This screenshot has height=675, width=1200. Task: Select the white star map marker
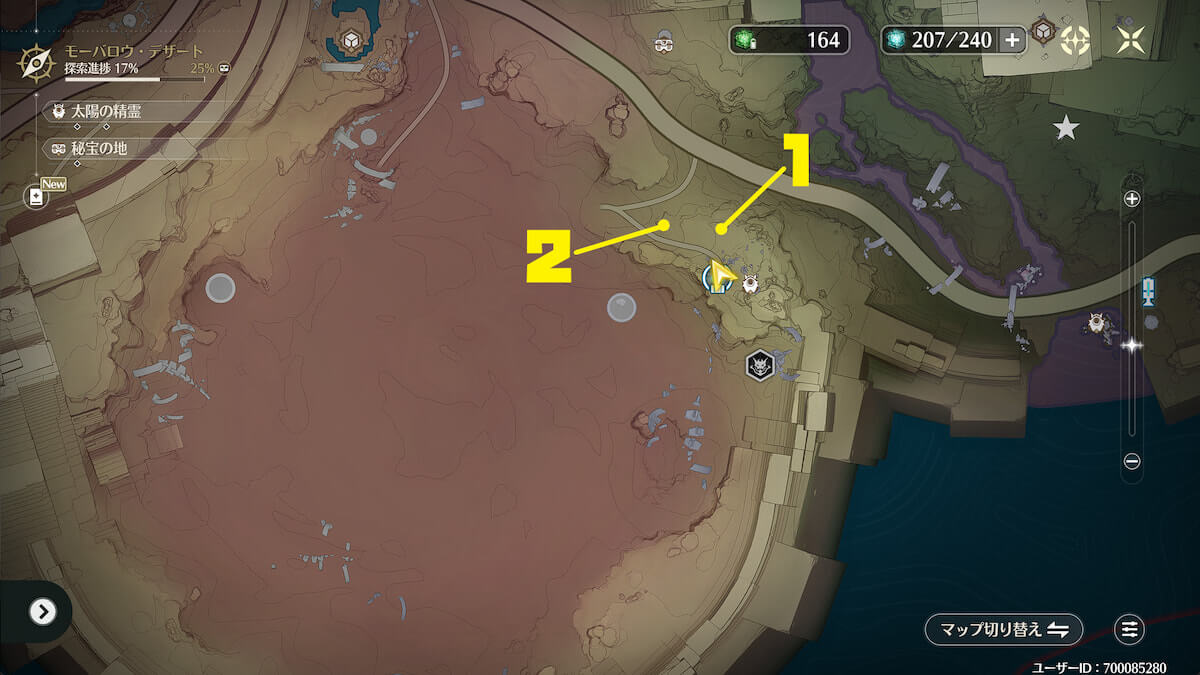pos(1066,128)
